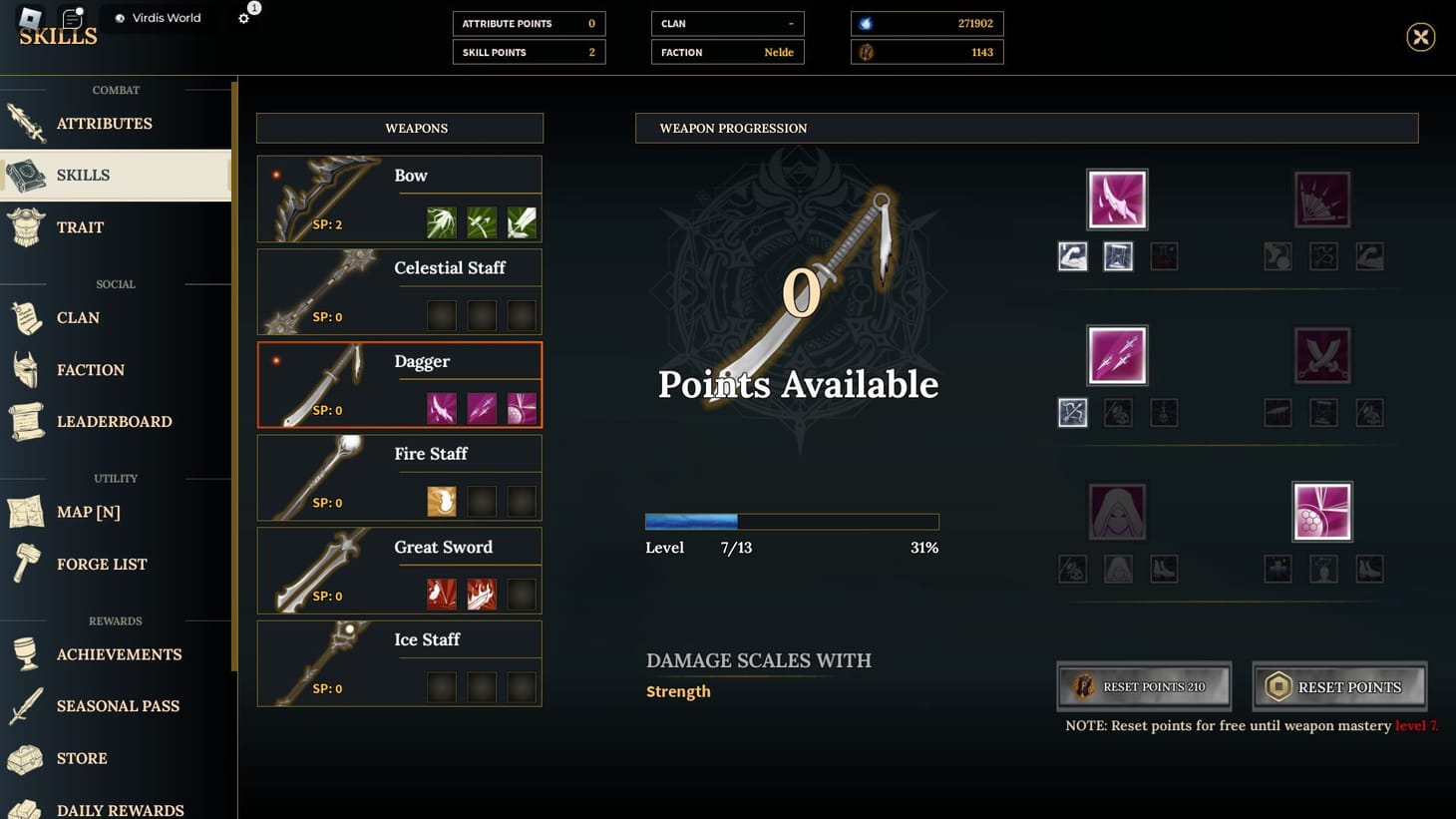
Task: Click the Forge List hammer icon
Action: pyautogui.click(x=25, y=564)
